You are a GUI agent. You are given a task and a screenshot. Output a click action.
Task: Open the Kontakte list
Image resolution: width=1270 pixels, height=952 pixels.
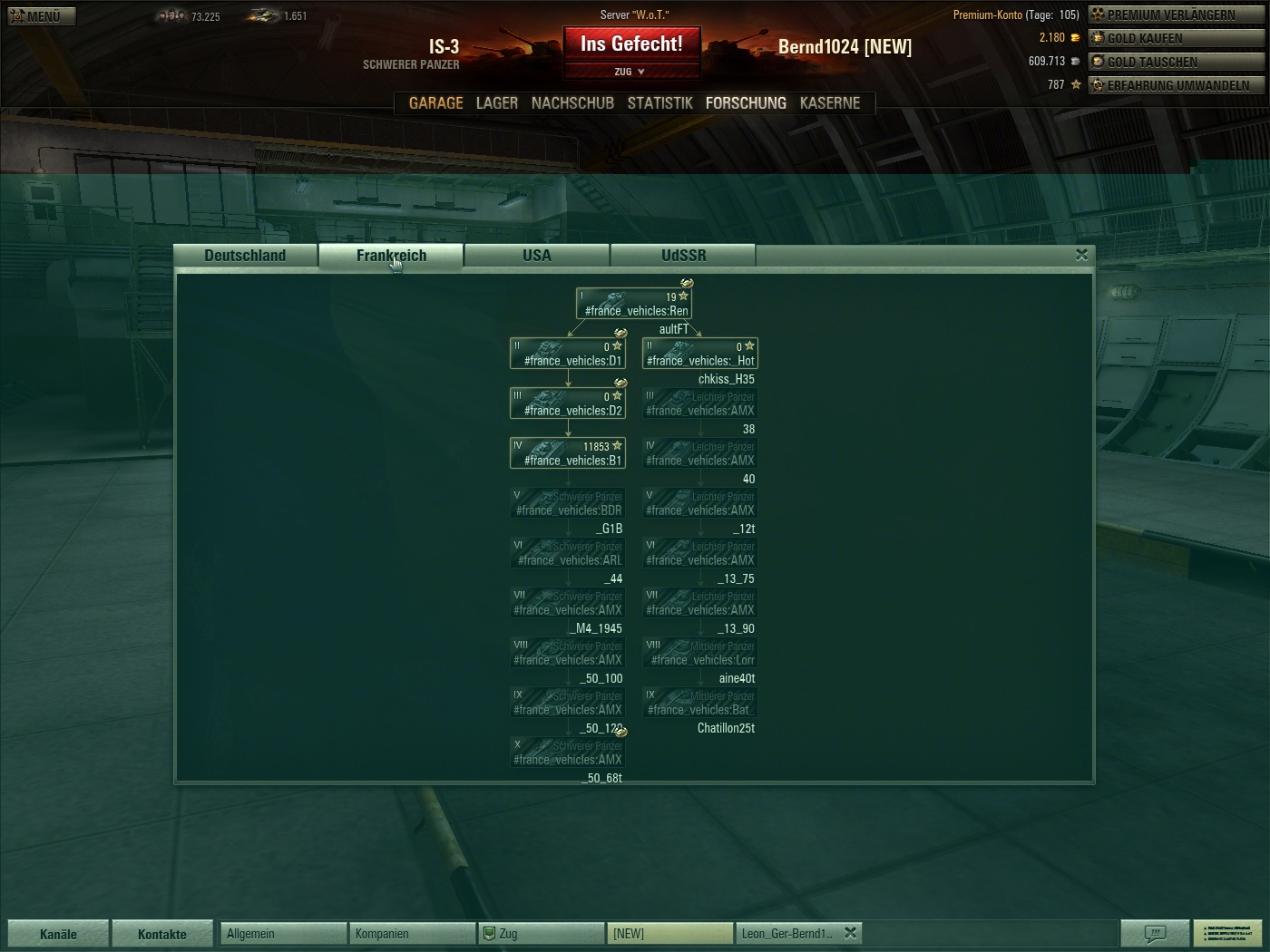(161, 934)
